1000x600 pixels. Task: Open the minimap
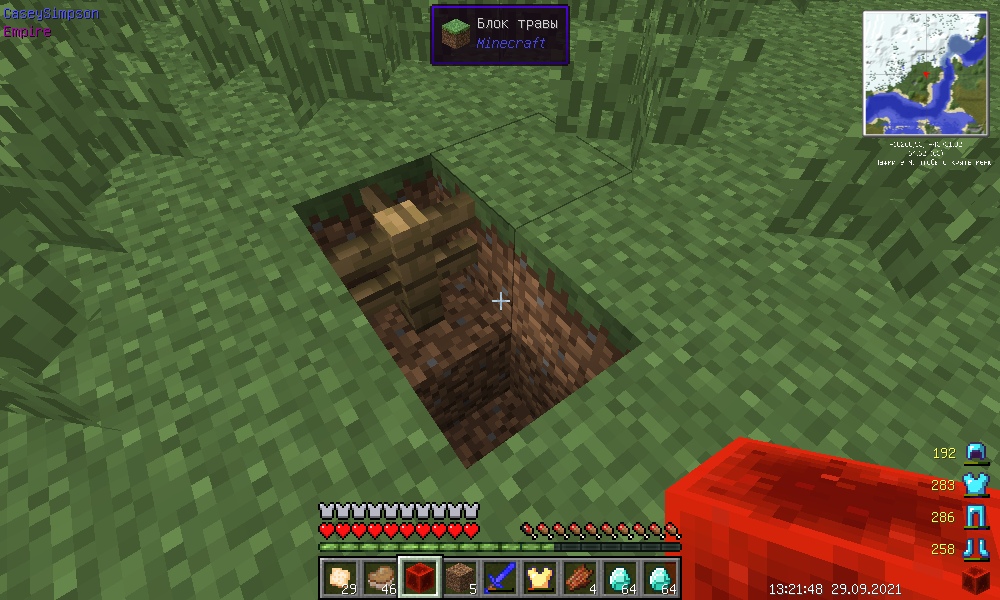pos(927,73)
